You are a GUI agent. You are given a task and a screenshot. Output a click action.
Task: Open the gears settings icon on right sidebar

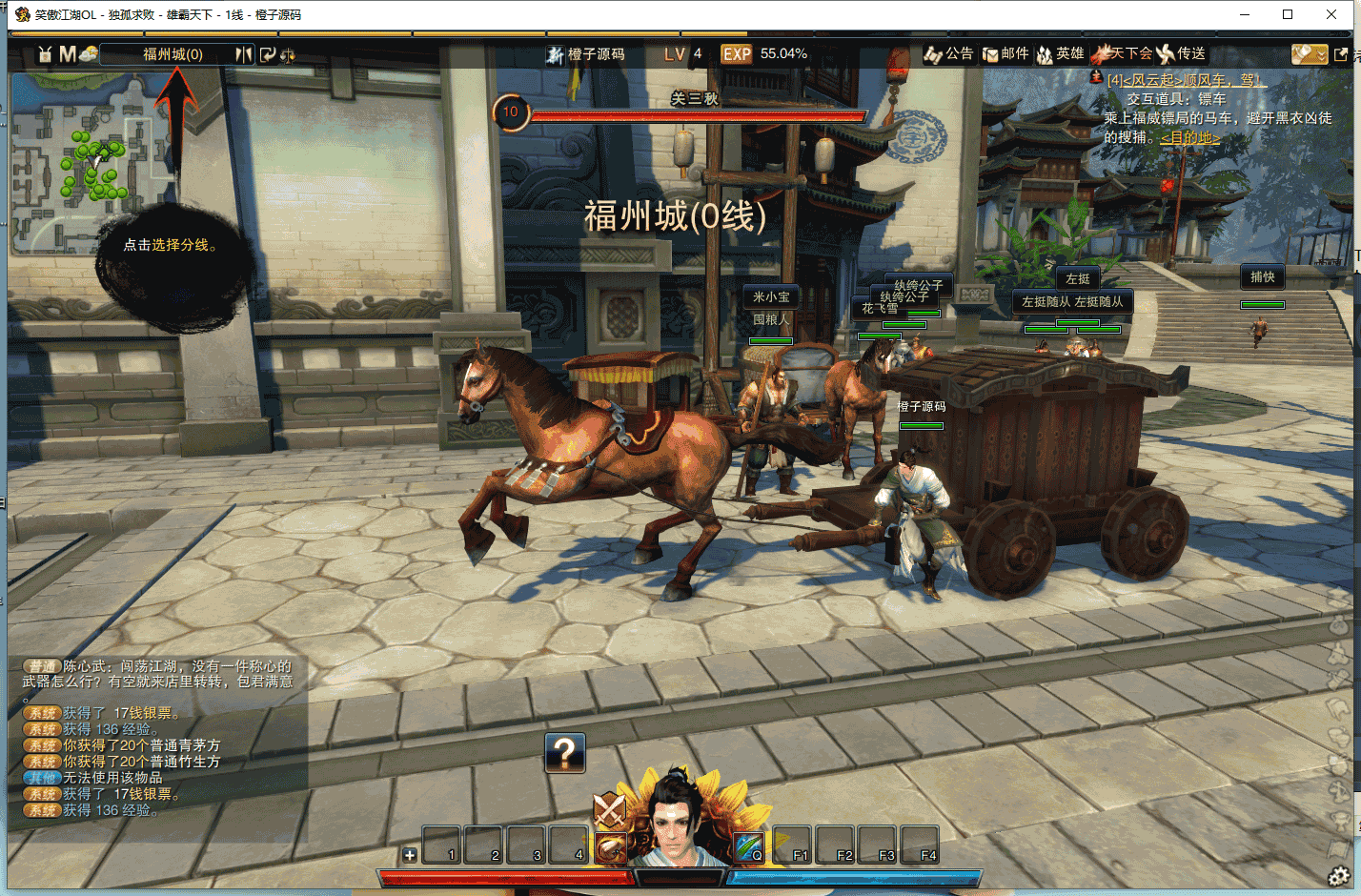coord(1338,873)
